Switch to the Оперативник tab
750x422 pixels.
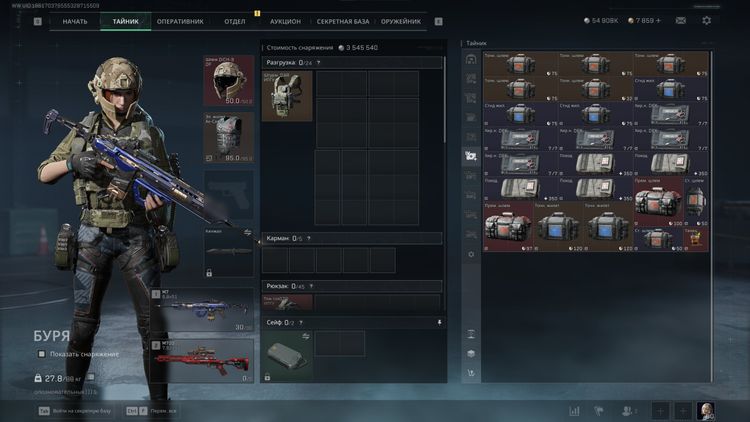[180, 21]
